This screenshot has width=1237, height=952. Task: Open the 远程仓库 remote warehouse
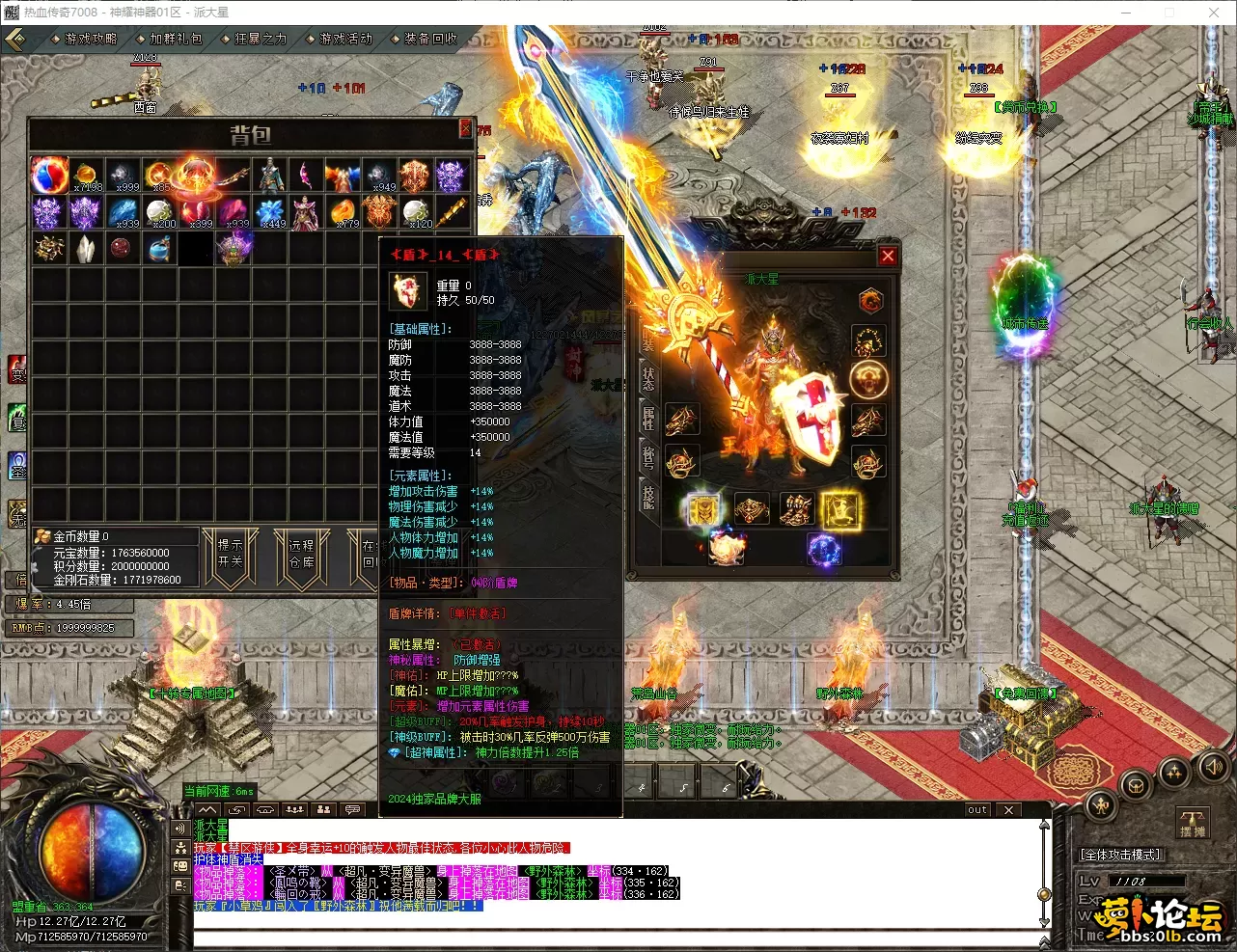pos(301,553)
